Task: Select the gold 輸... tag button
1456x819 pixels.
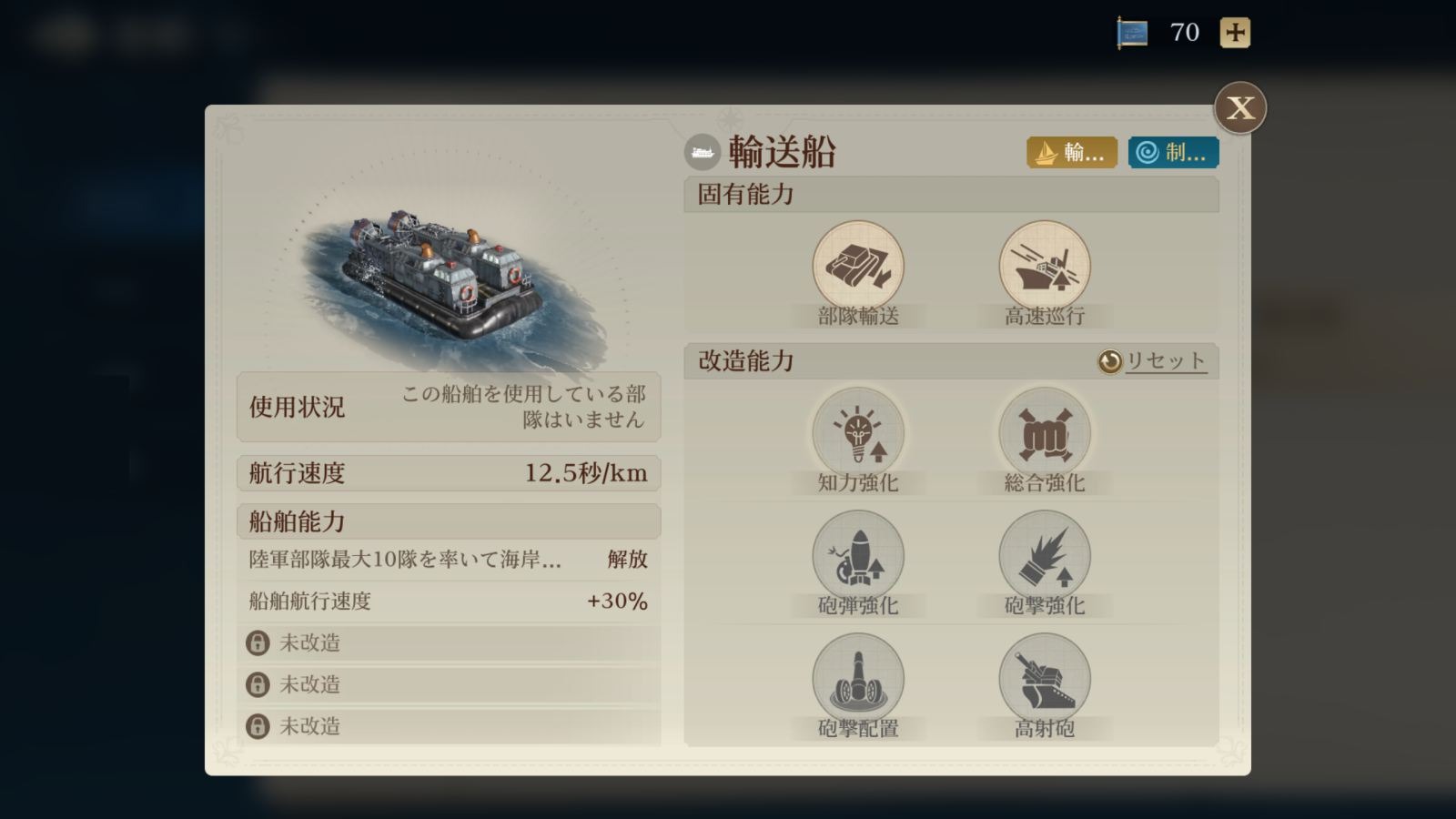Action: 1071,153
